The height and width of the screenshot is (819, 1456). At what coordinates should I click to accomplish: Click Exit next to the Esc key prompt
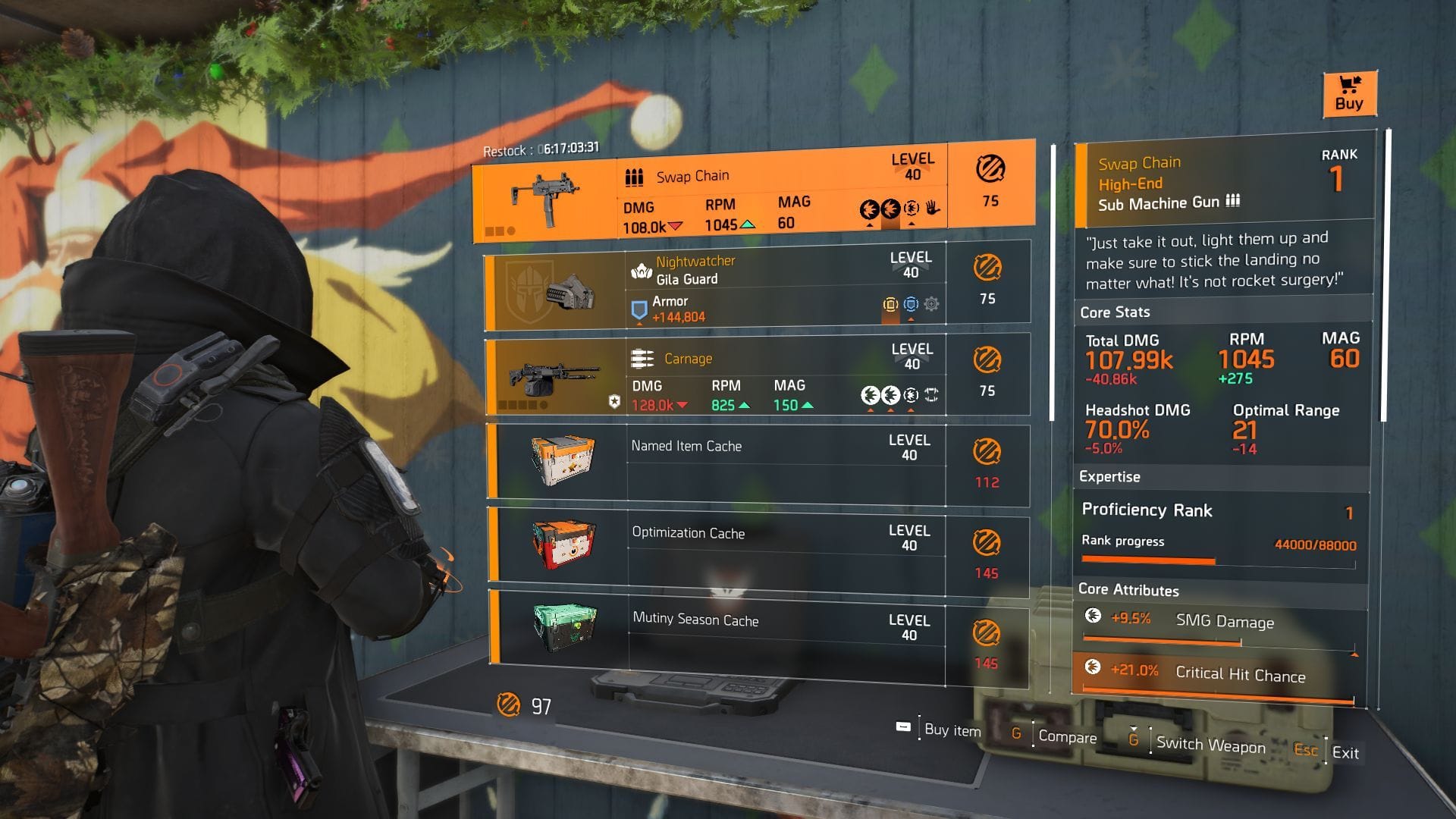coord(1347,753)
